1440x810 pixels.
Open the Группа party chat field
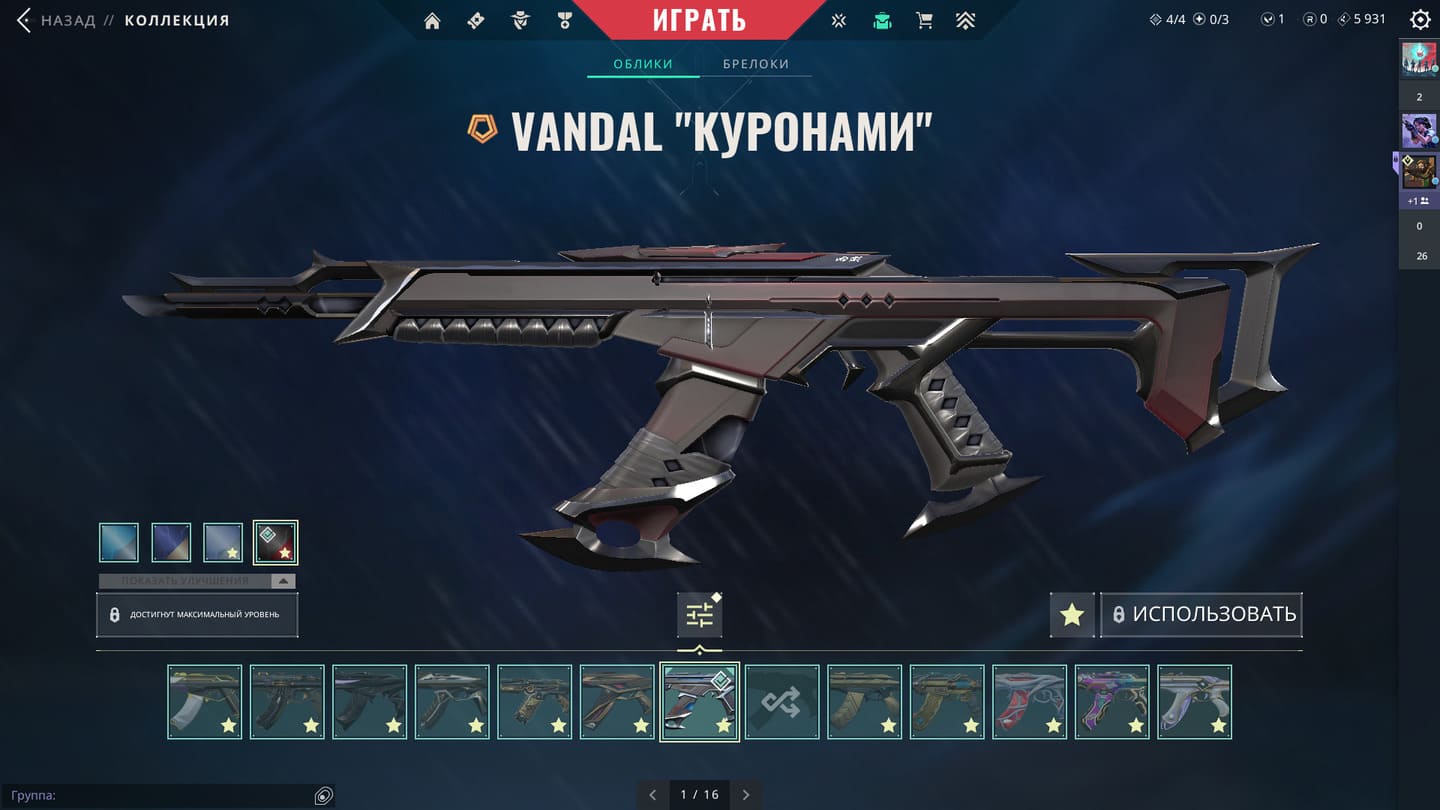160,796
